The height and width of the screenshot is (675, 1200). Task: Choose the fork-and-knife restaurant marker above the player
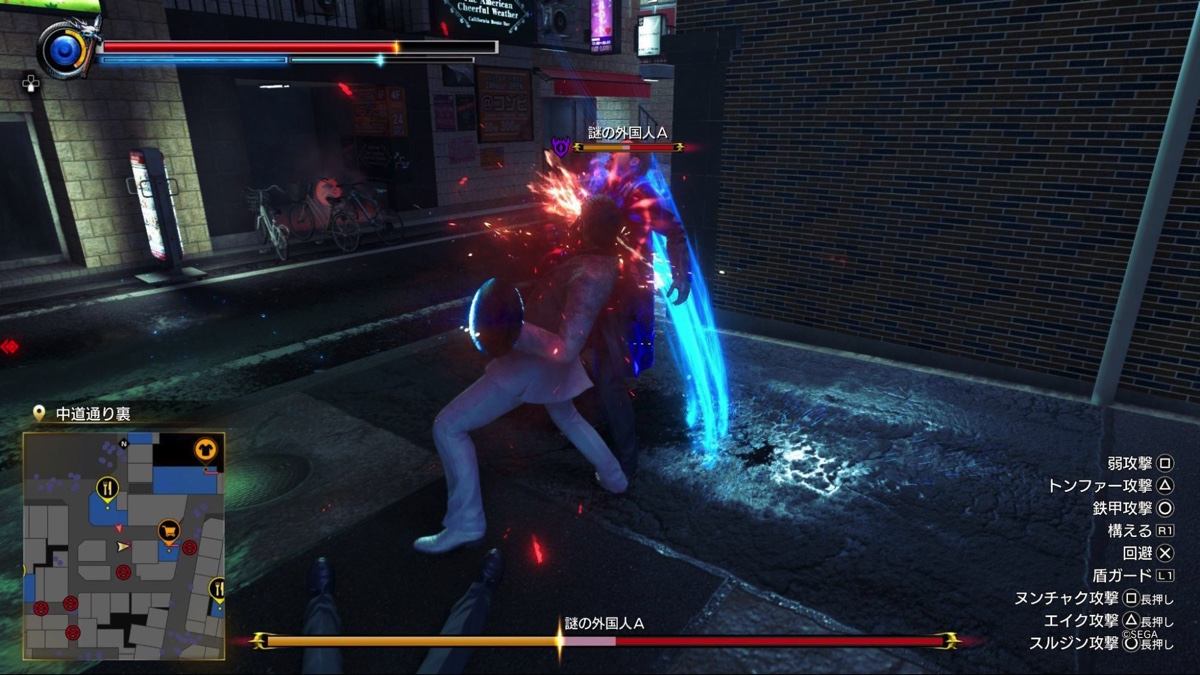click(107, 488)
